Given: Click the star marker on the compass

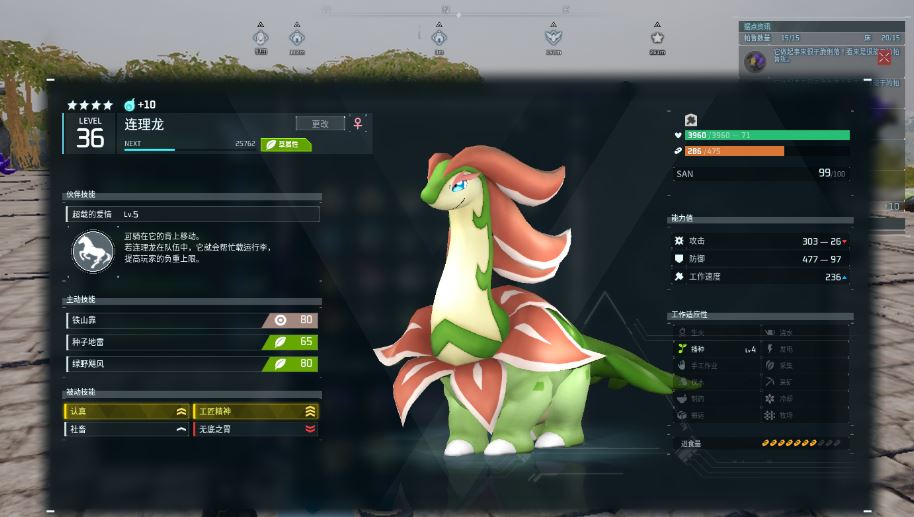Looking at the screenshot, I should pos(657,37).
